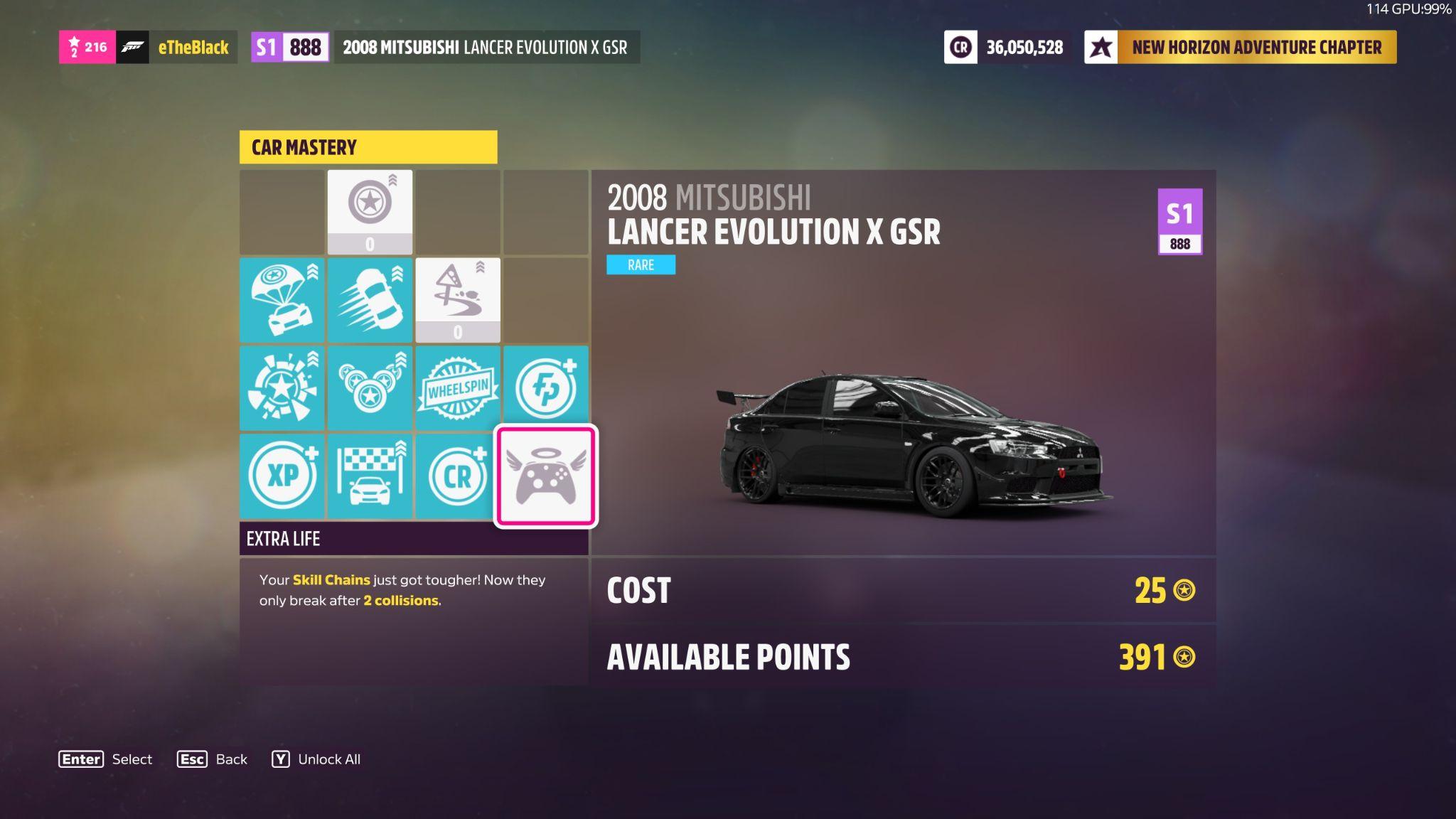Select the locked winding road perk
This screenshot has height=819, width=1456.
pos(457,300)
